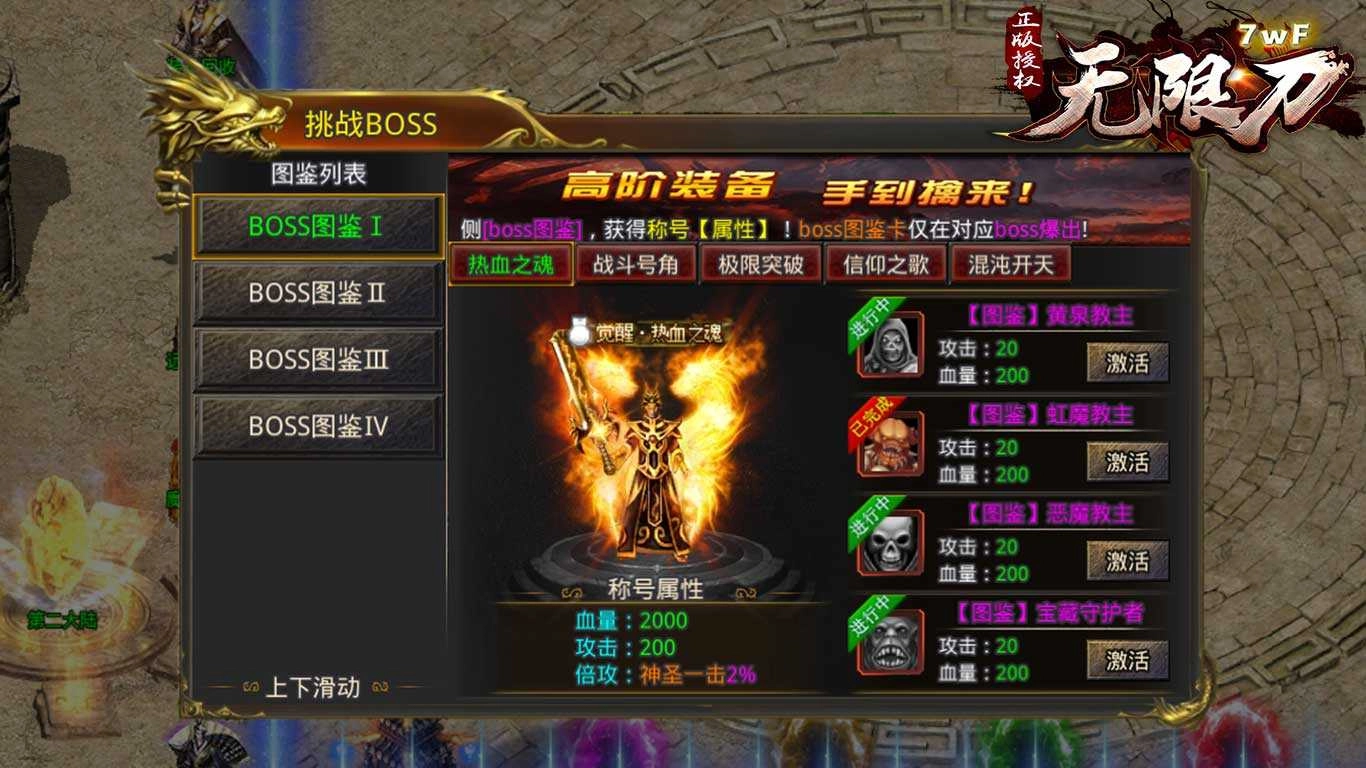Select BOSS图鉴 IV in the list

(317, 424)
